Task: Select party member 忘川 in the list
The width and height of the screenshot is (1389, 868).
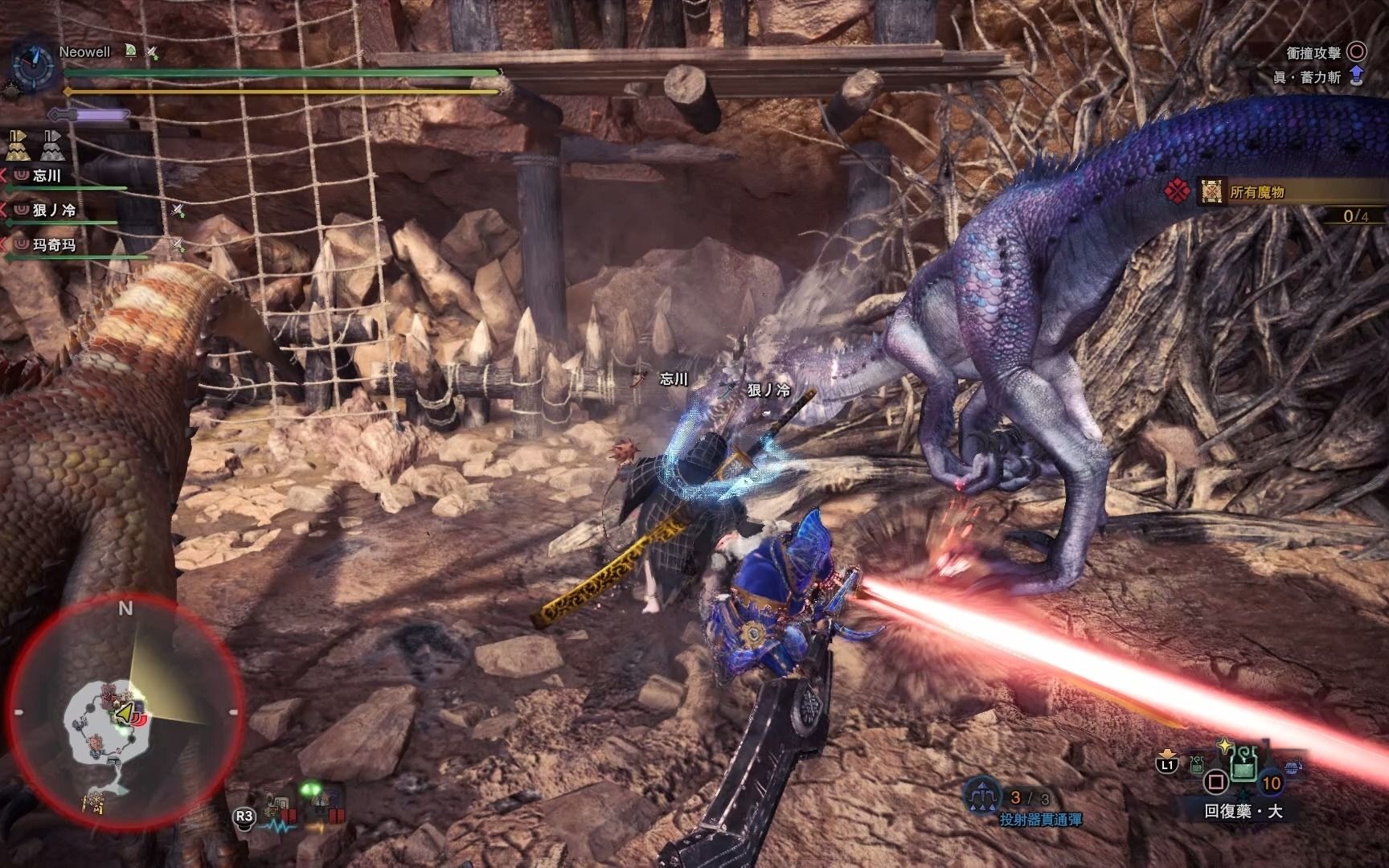Action: click(47, 176)
